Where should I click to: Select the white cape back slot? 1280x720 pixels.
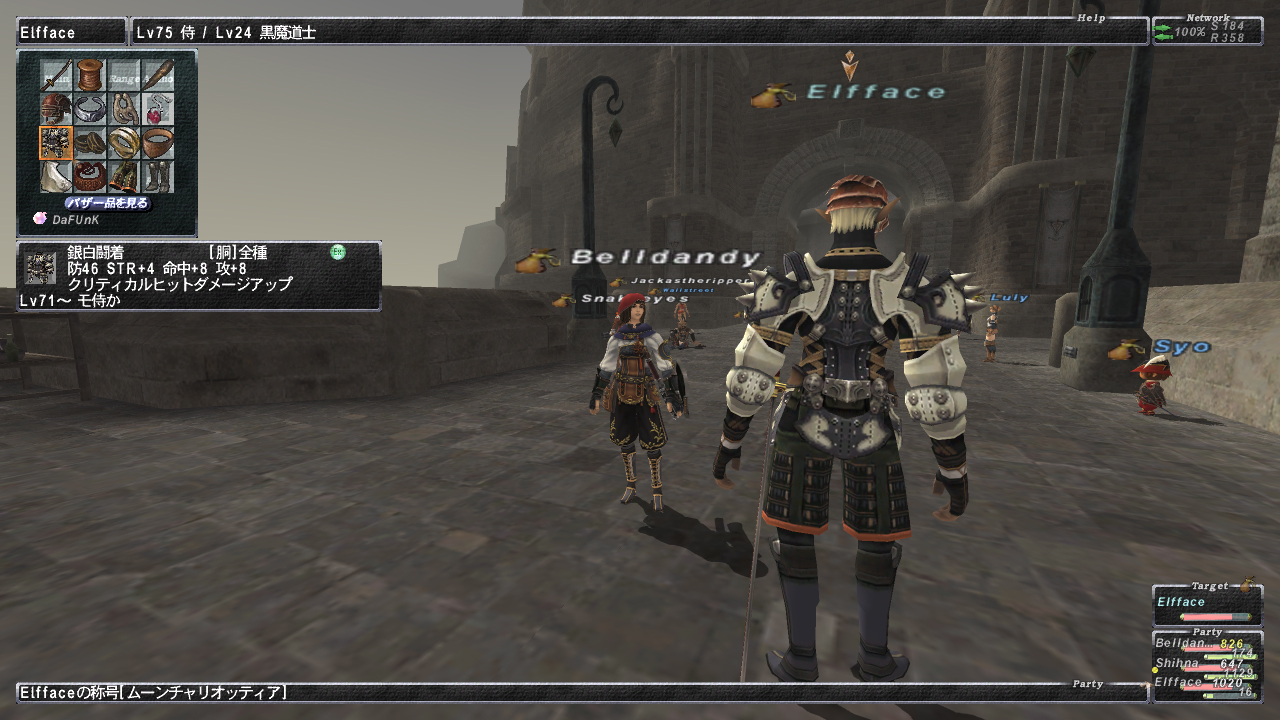click(56, 177)
